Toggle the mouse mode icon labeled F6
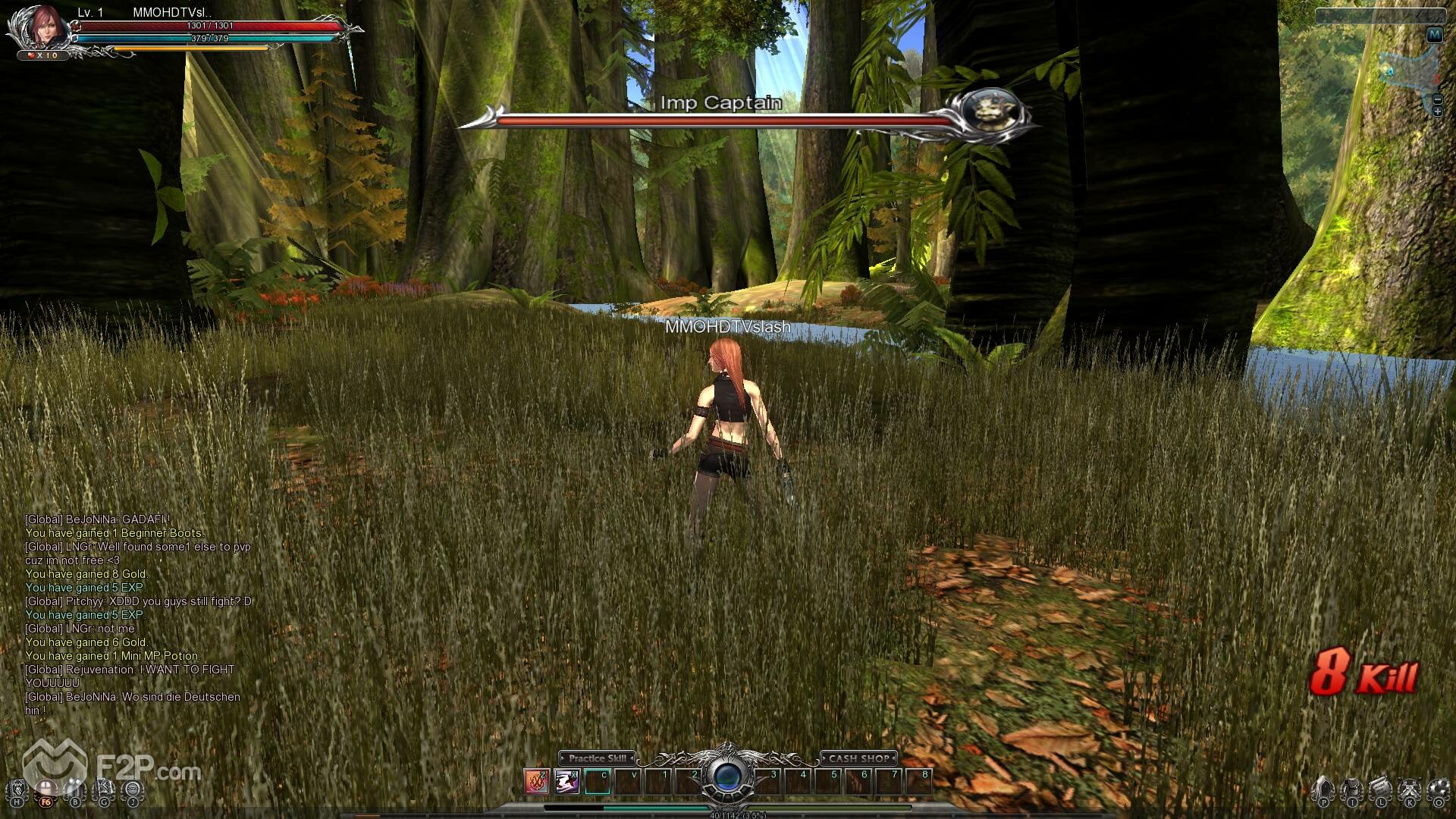The height and width of the screenshot is (819, 1456). [46, 791]
